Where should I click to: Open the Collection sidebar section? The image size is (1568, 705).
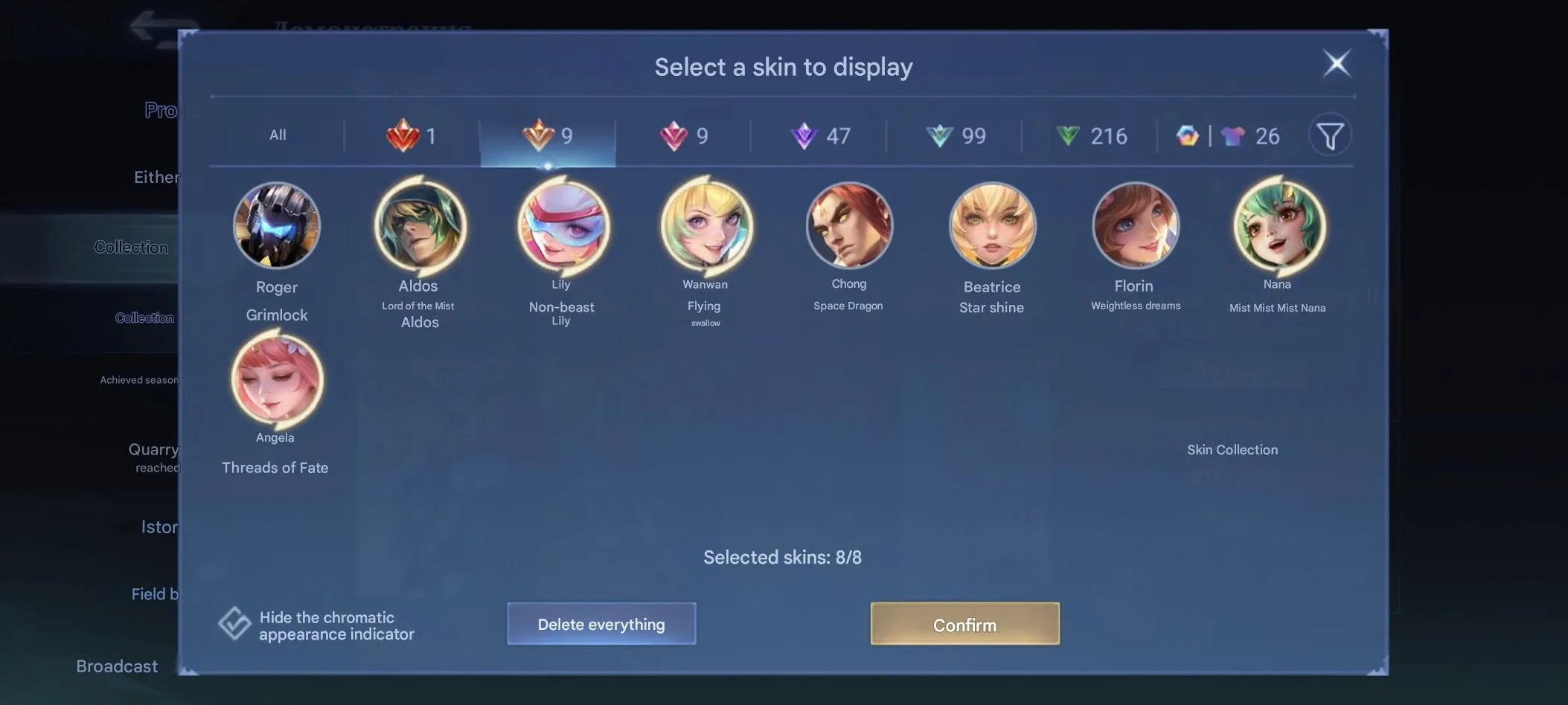(x=131, y=246)
